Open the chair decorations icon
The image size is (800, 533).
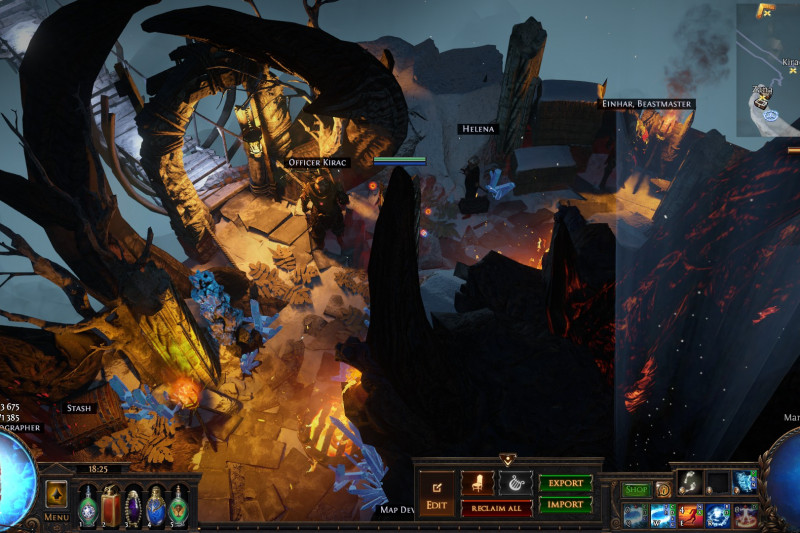[x=477, y=482]
